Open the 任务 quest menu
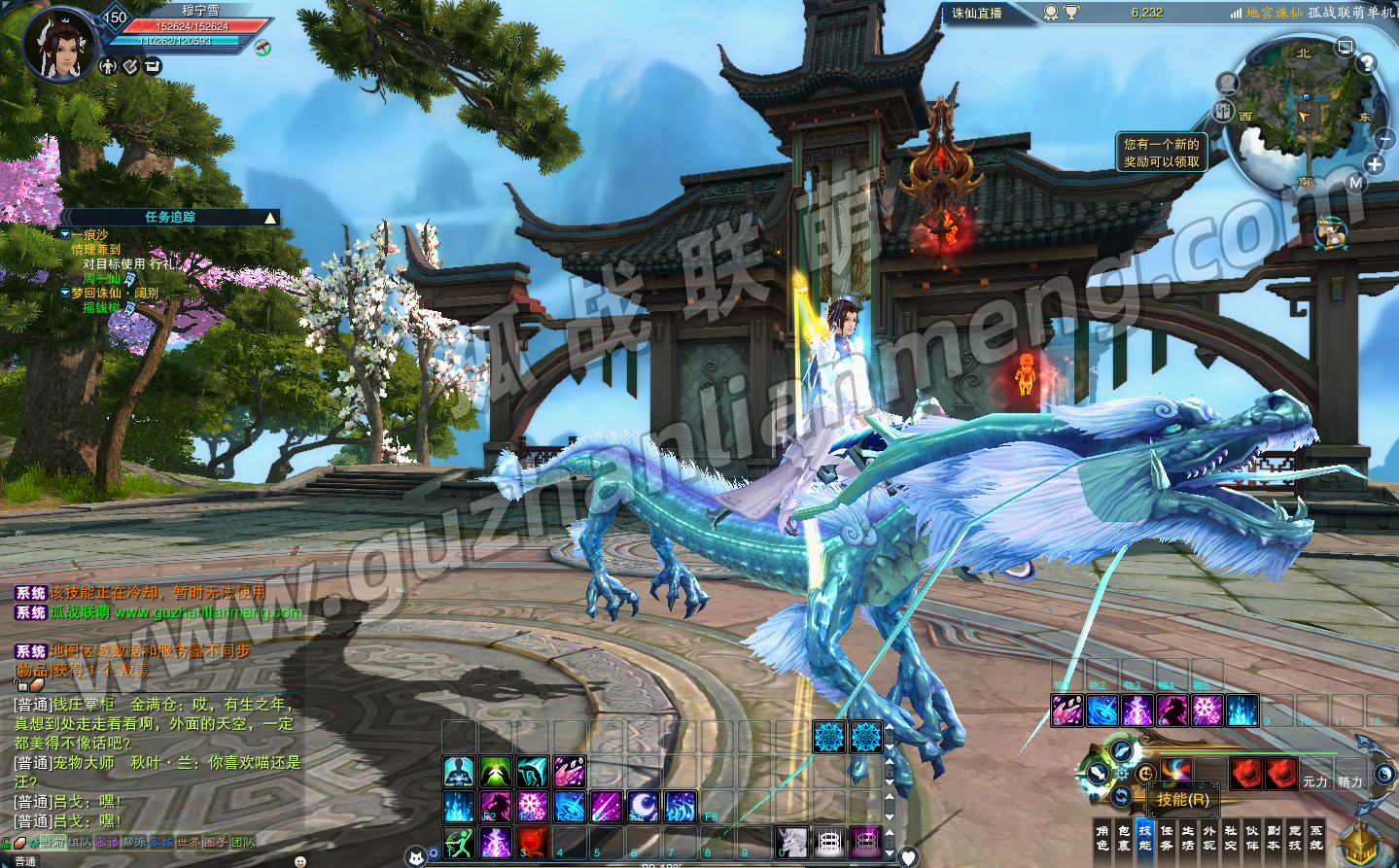This screenshot has height=868, width=1399. 1166,837
